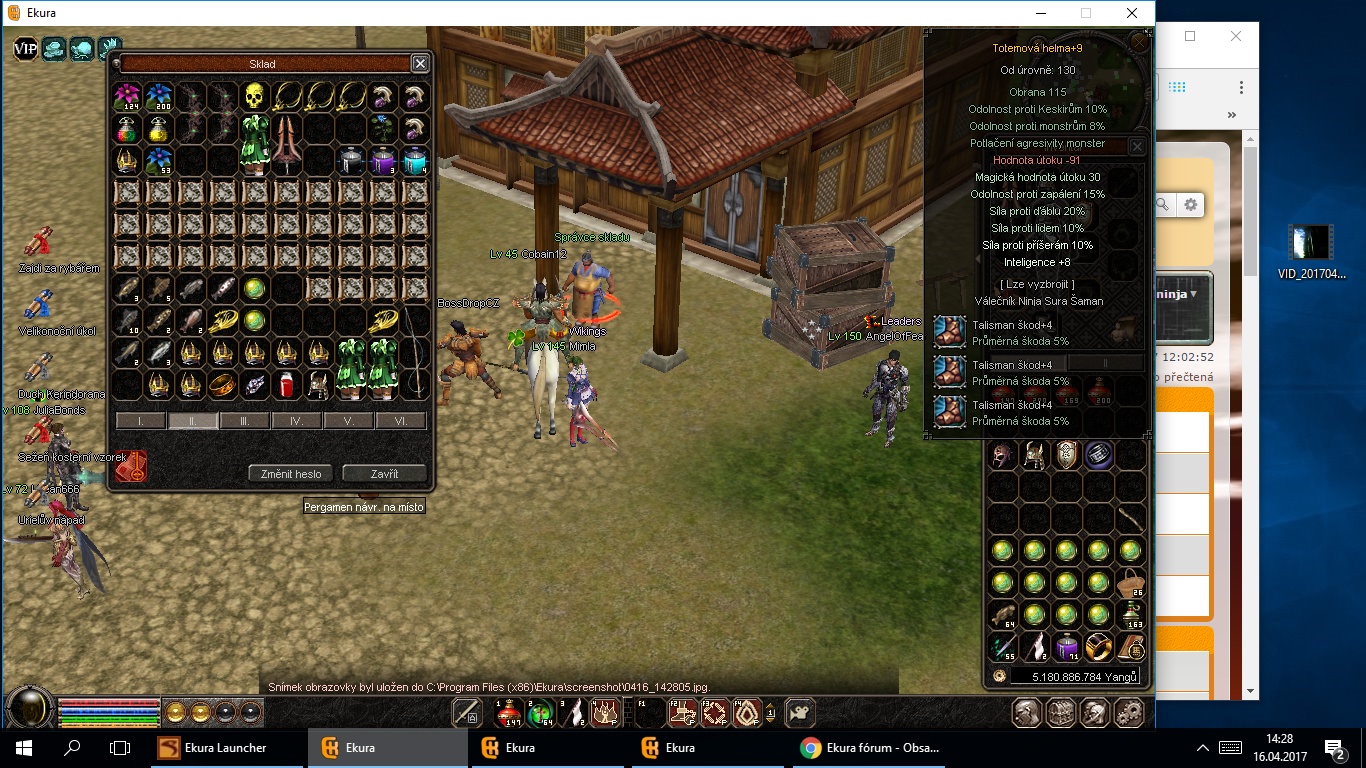1366x768 pixels.
Task: Close the Sklad storage window
Action: click(x=420, y=64)
